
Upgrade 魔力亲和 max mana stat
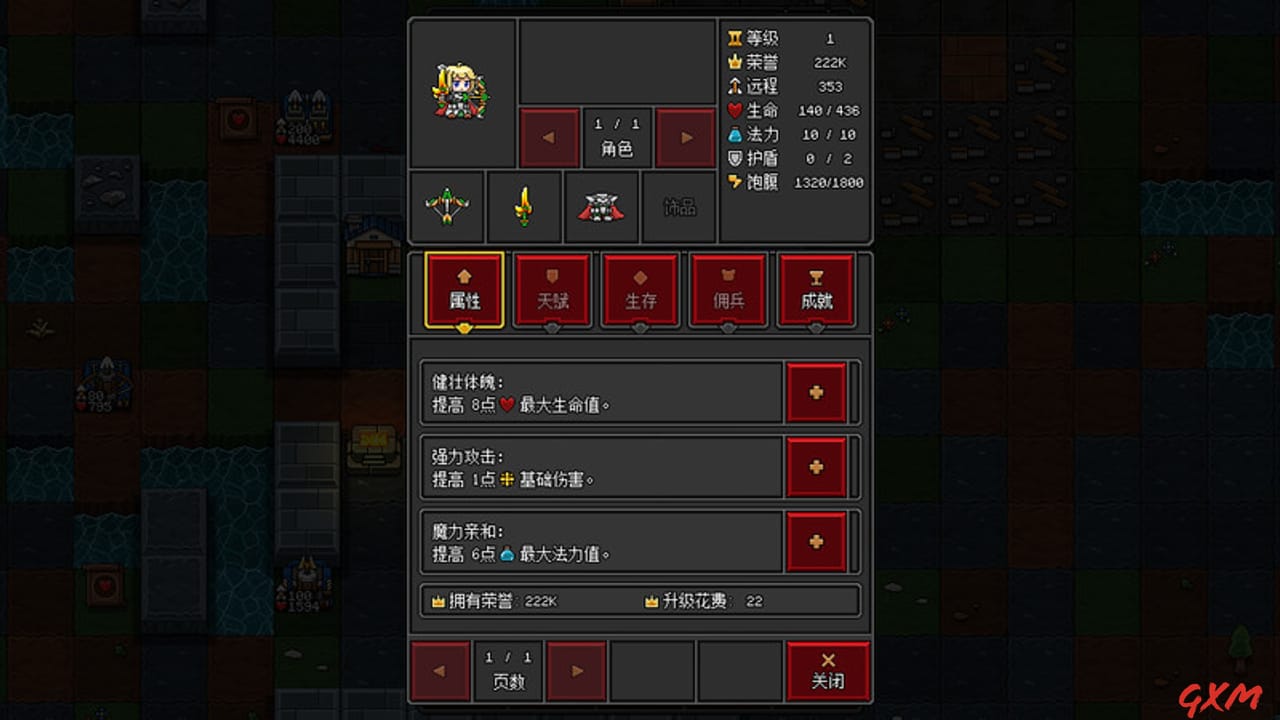click(817, 541)
